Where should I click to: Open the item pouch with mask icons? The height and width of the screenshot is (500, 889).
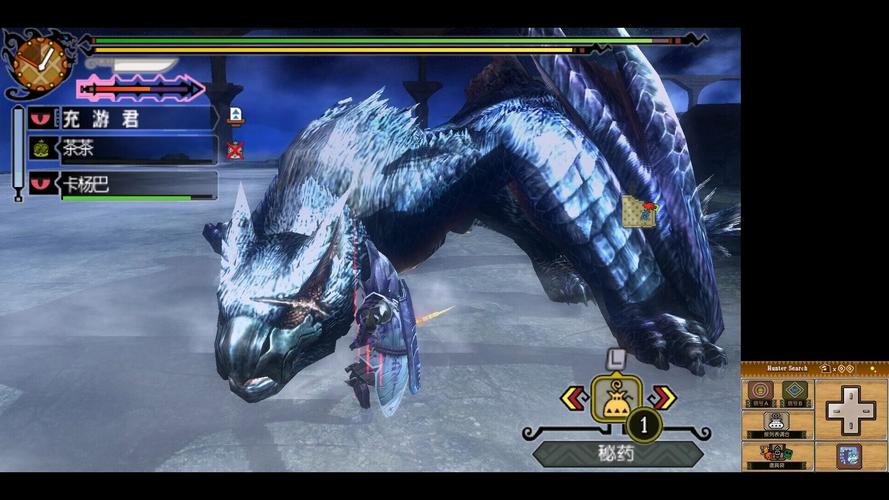tap(777, 456)
